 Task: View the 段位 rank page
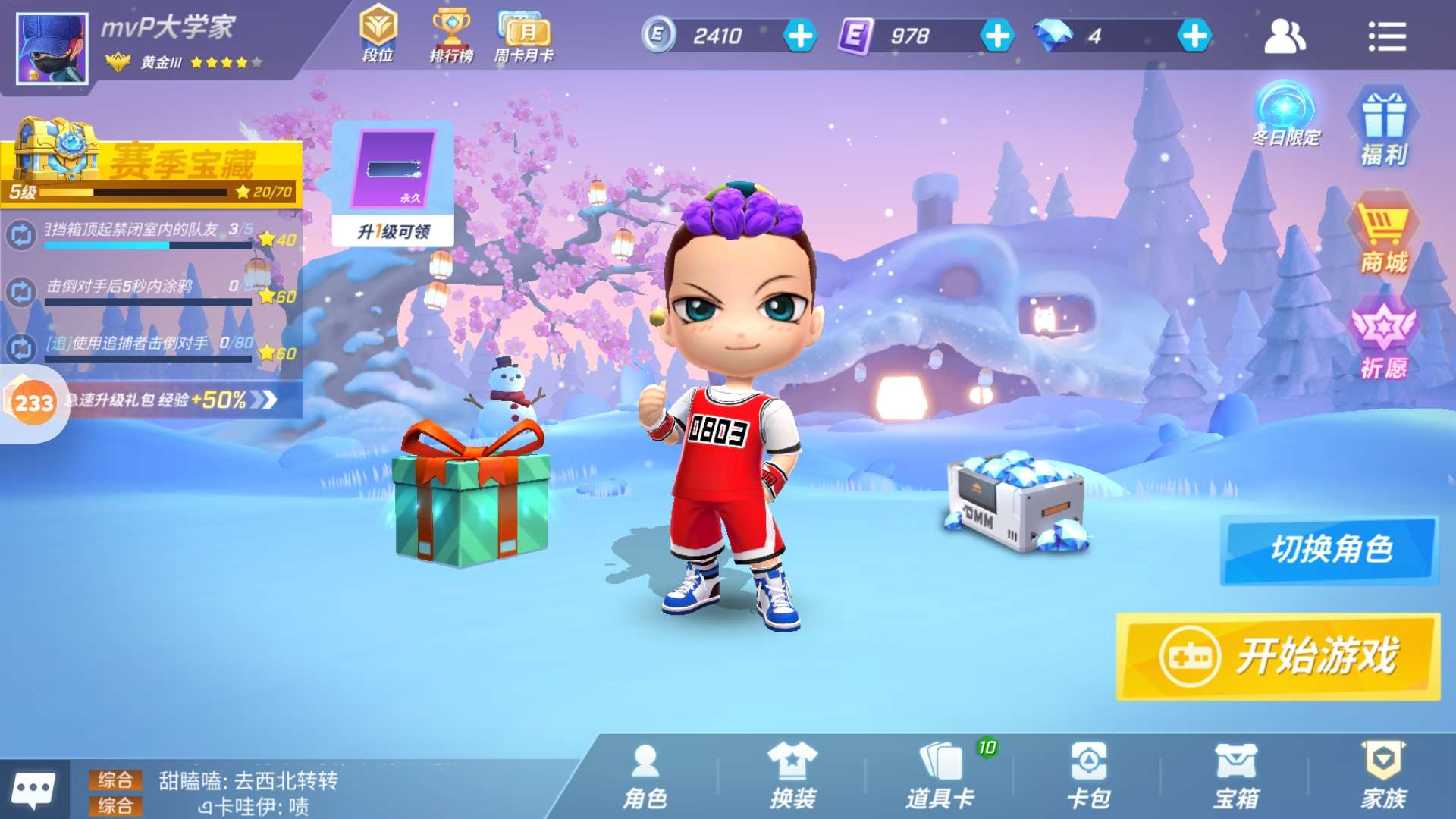pos(378,35)
